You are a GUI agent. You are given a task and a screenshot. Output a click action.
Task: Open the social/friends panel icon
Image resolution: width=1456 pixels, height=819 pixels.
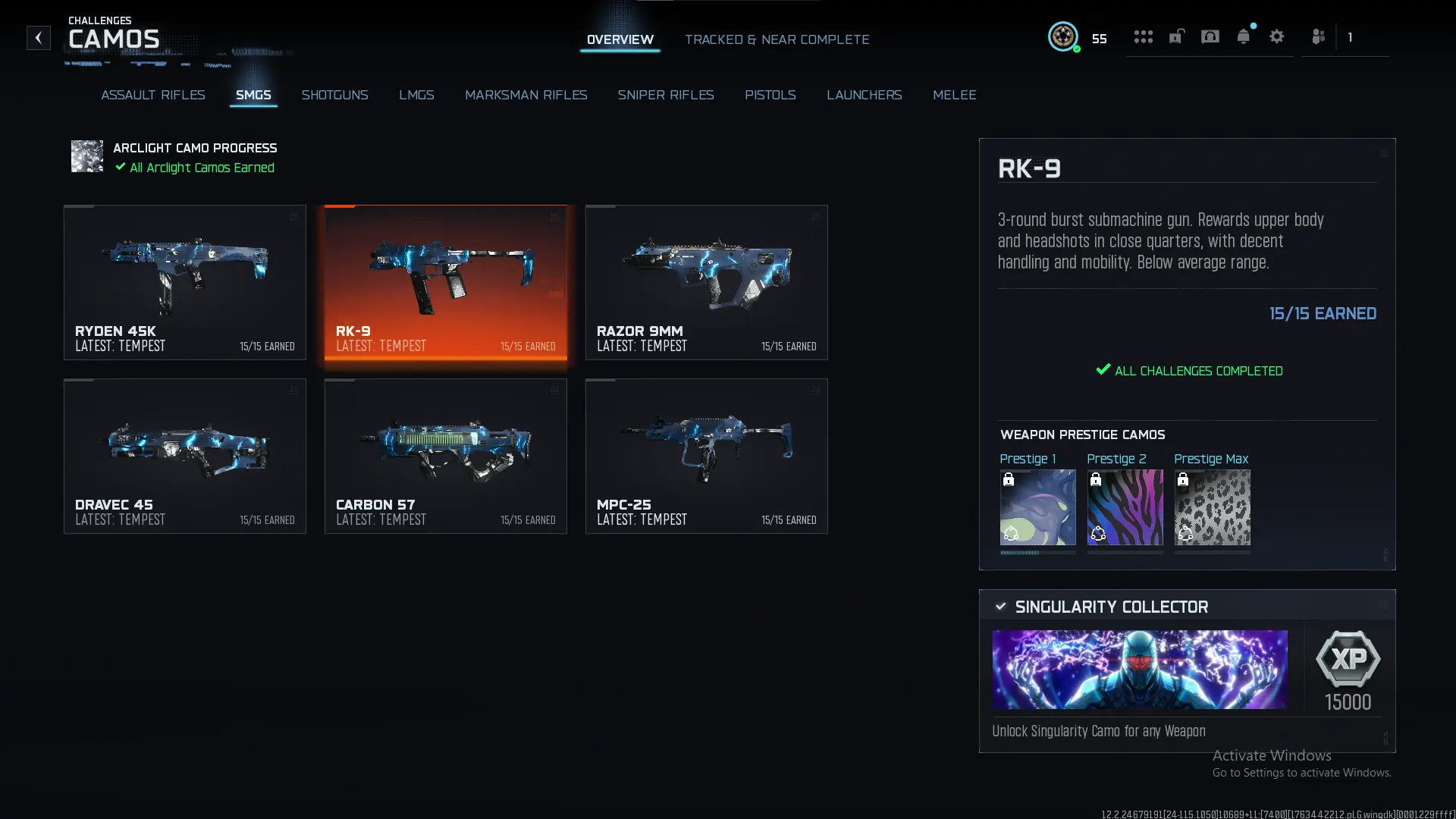pos(1318,36)
